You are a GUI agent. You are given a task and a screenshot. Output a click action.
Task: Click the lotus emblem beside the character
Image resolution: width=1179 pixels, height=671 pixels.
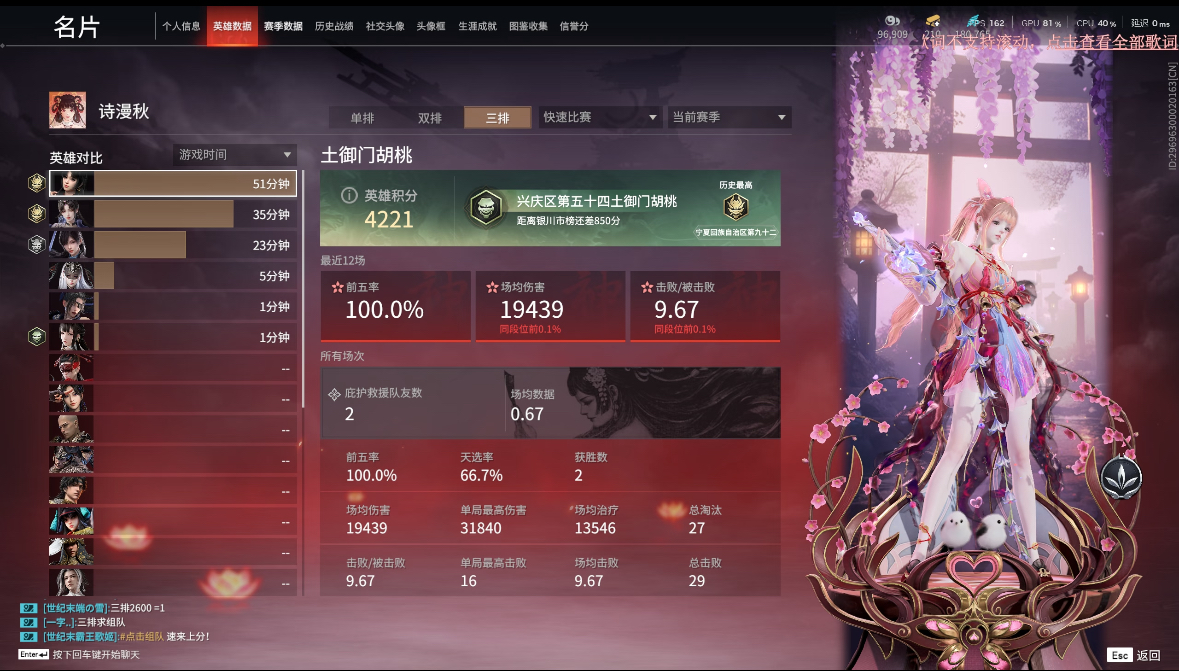click(x=1121, y=478)
